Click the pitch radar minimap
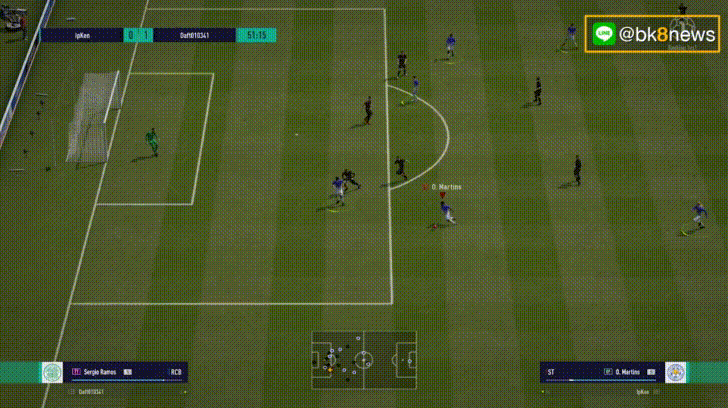 tap(363, 357)
